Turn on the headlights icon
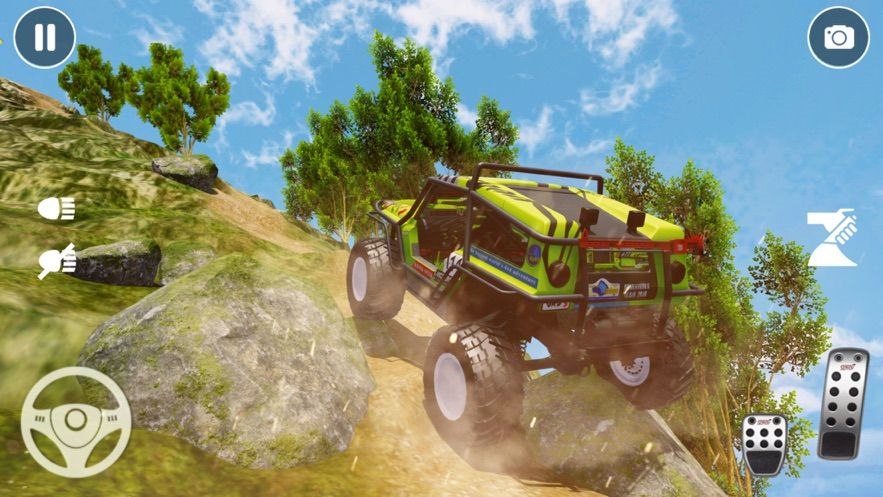 tap(56, 209)
